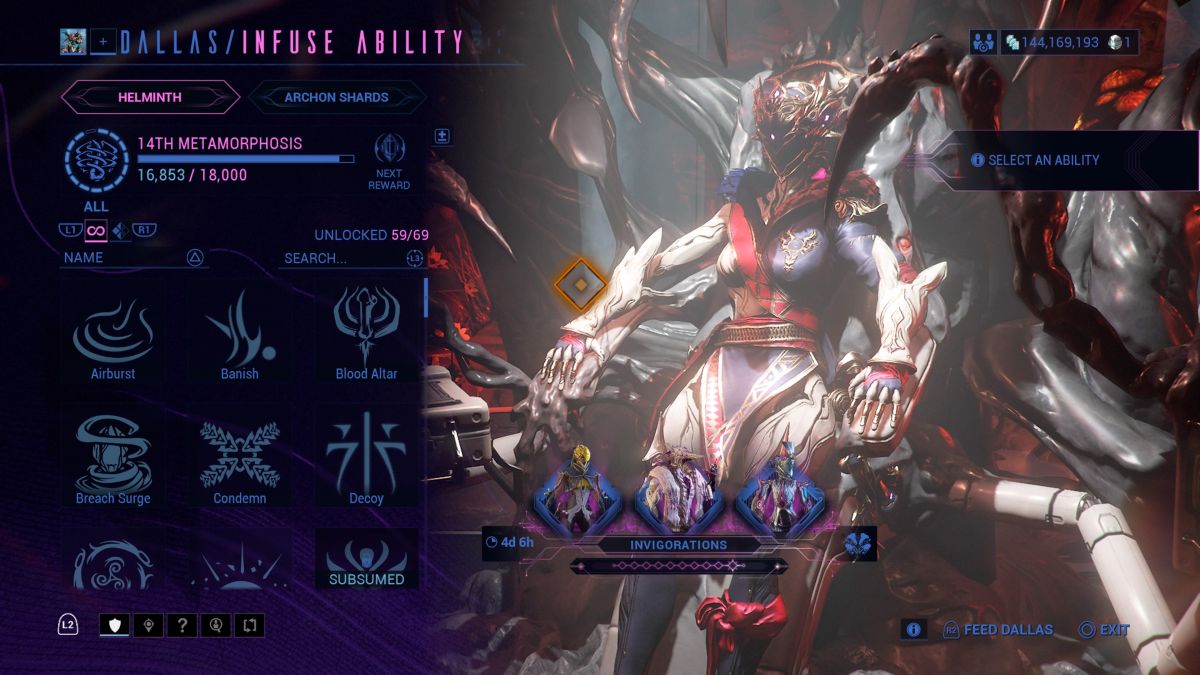The height and width of the screenshot is (675, 1200).
Task: Select the Helminth tab
Action: [150, 97]
